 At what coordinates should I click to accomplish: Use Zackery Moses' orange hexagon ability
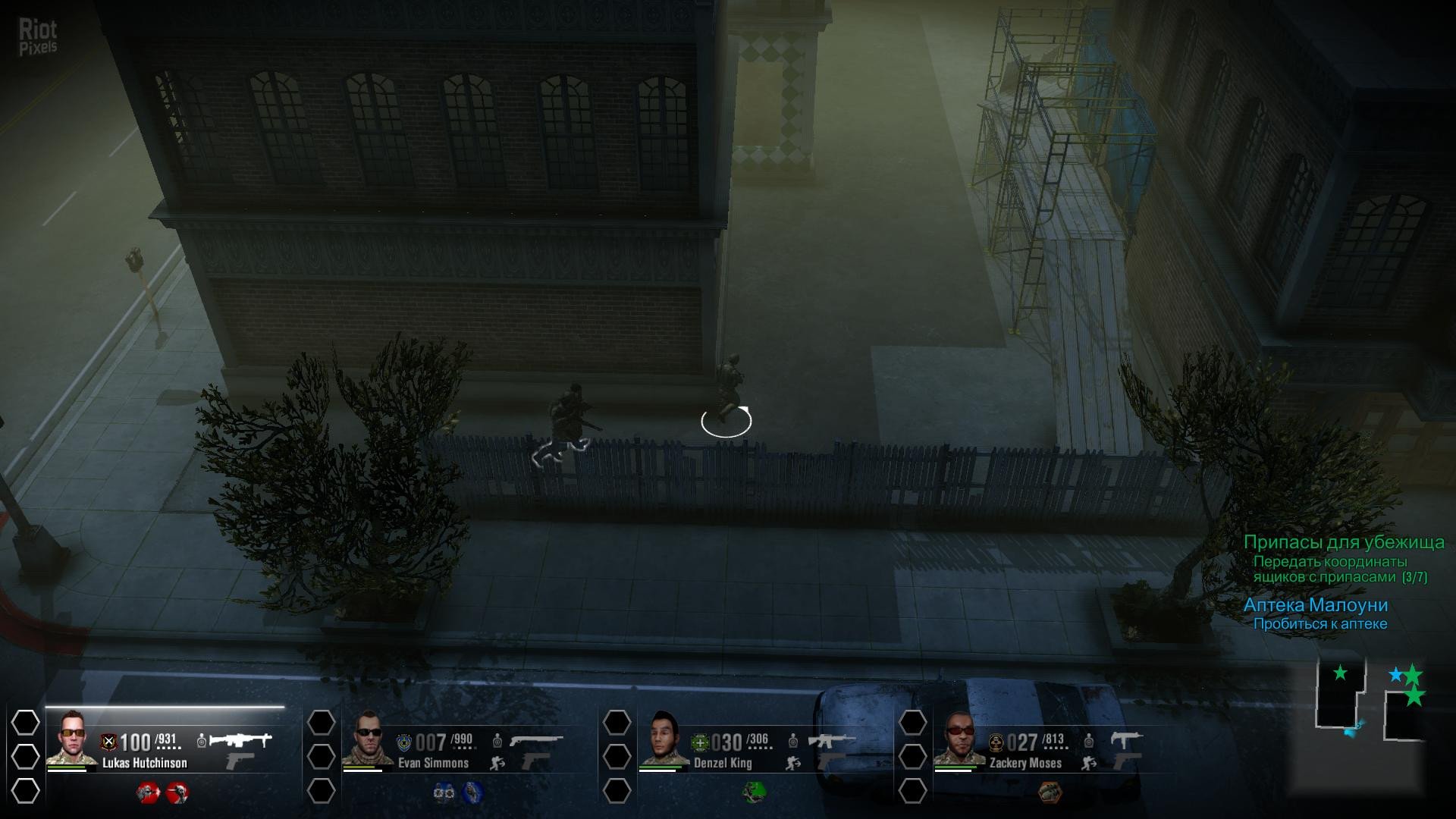(1050, 793)
